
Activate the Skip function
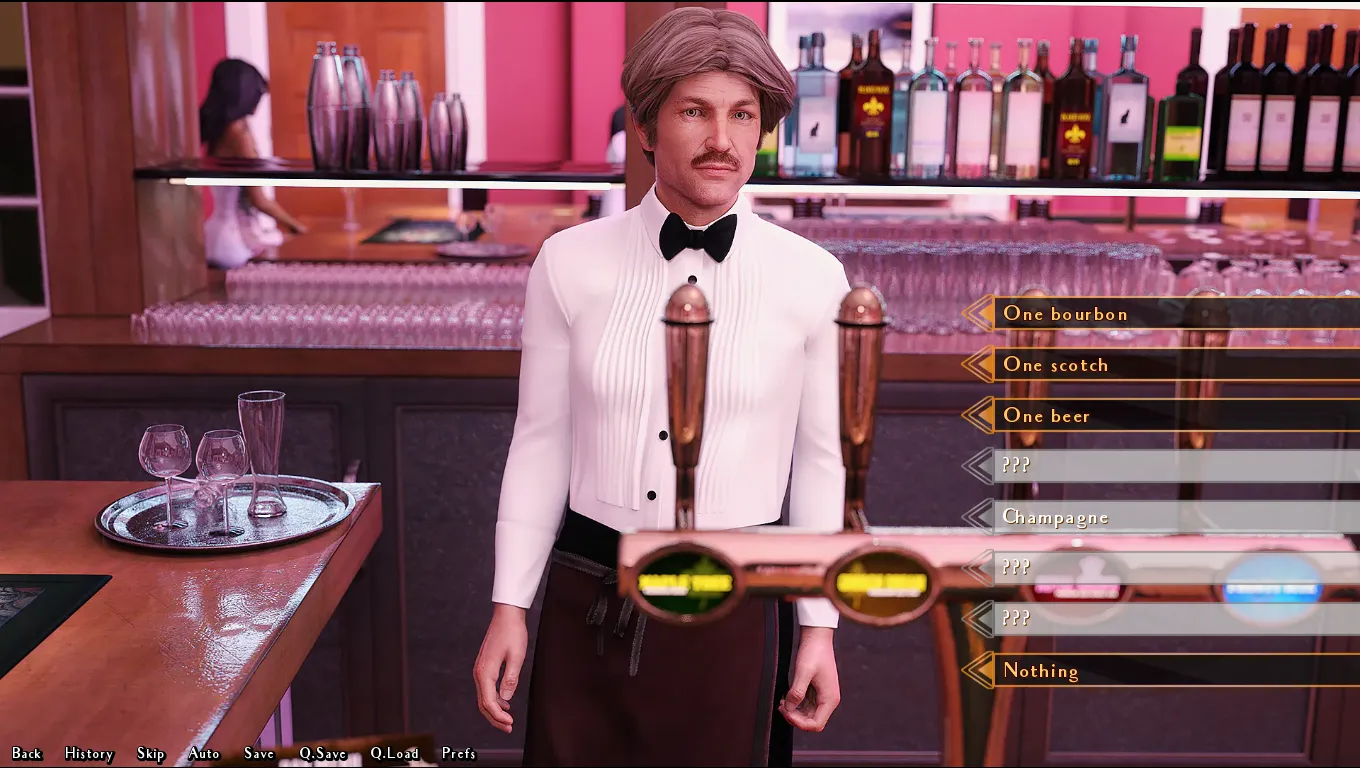coord(151,753)
